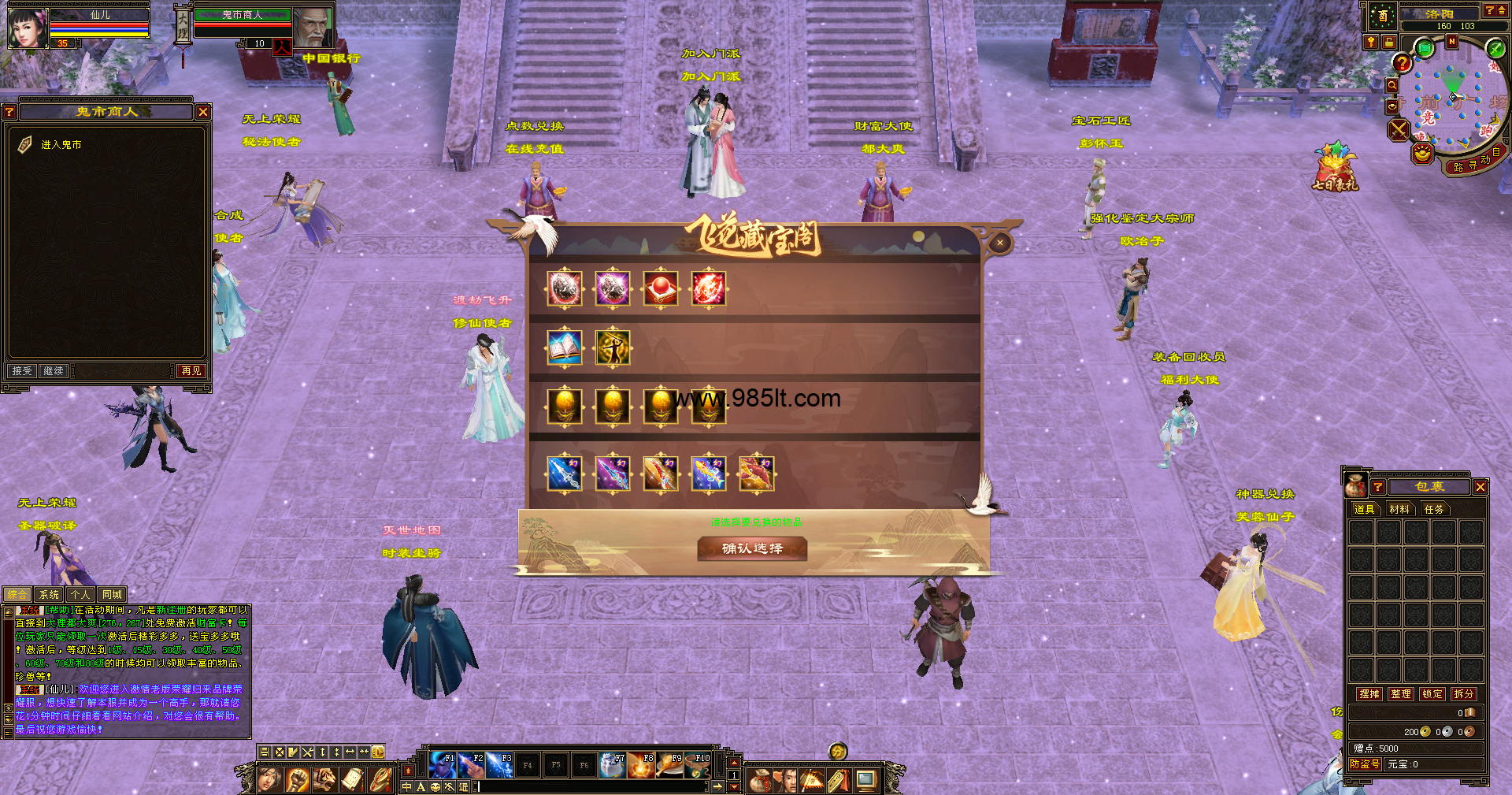
Task: Open the 任务 quest items tab
Action: click(1434, 510)
